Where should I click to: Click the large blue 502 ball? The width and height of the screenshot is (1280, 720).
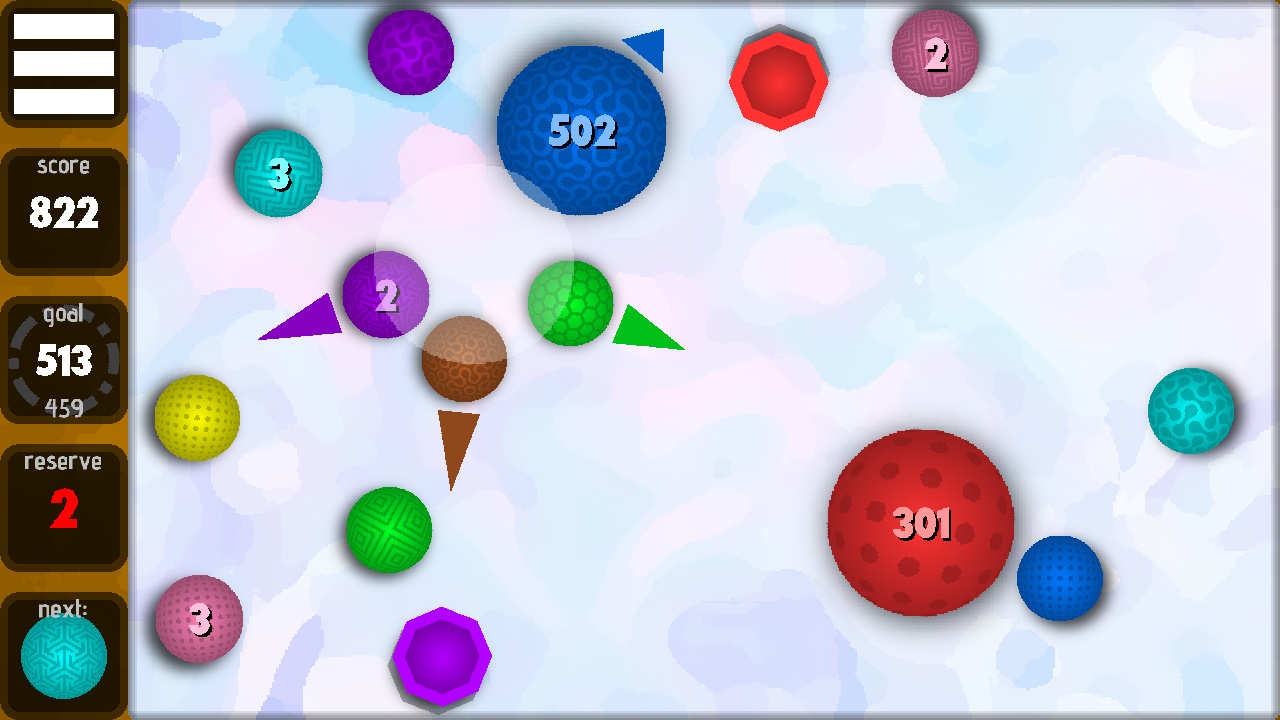582,130
